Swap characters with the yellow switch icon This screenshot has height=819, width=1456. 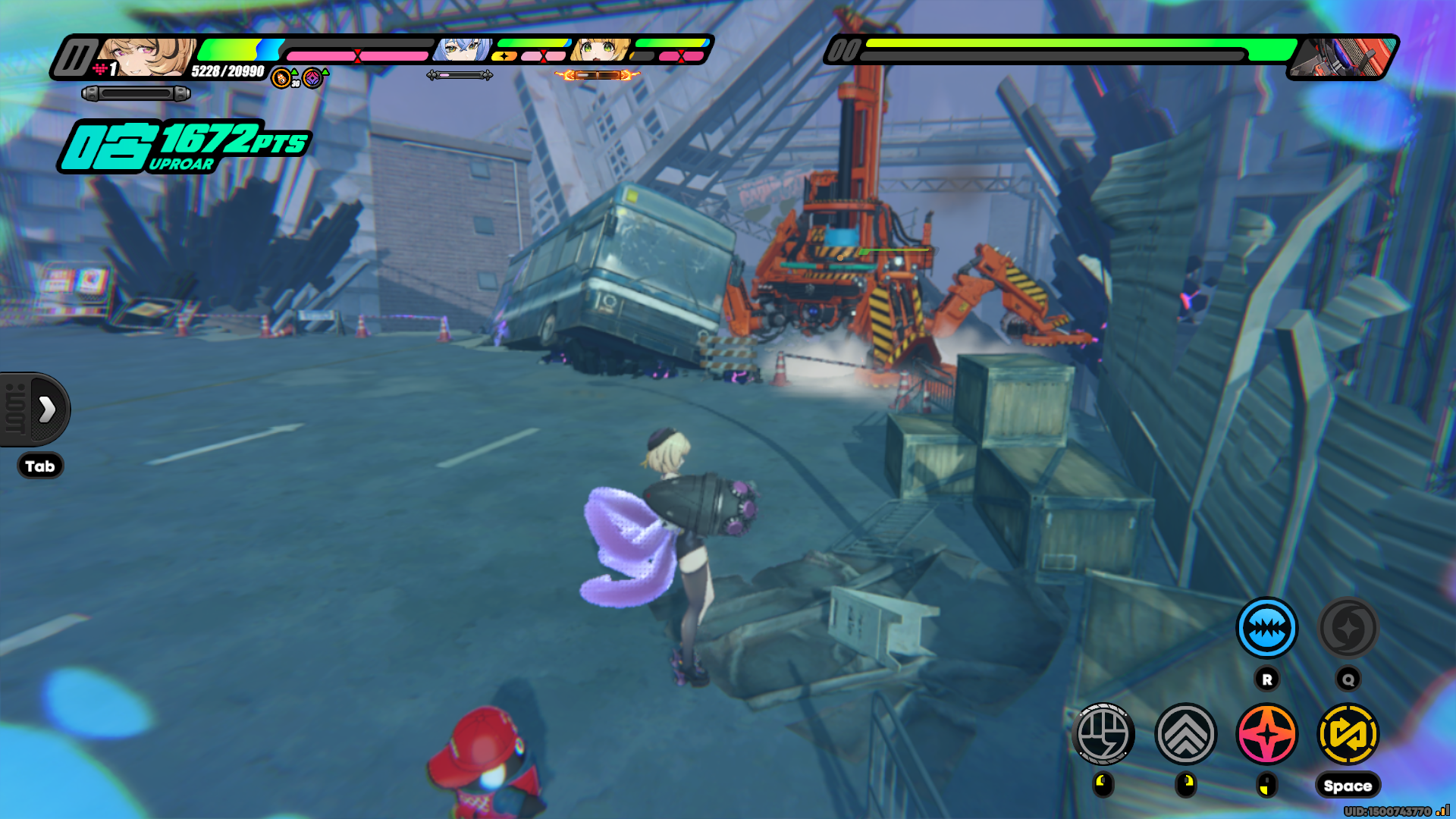point(1348,733)
